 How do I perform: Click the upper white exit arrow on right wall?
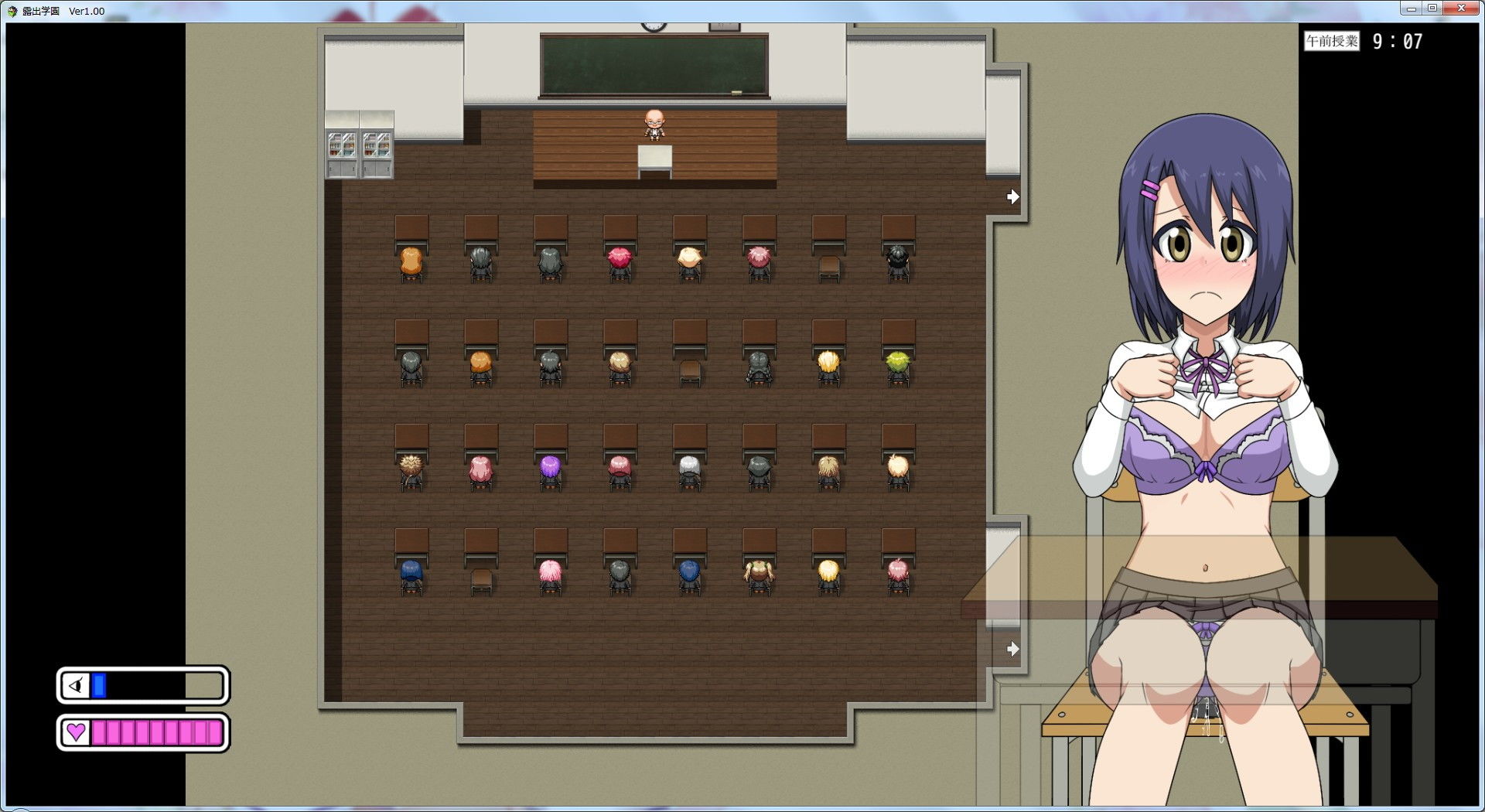pos(1013,197)
